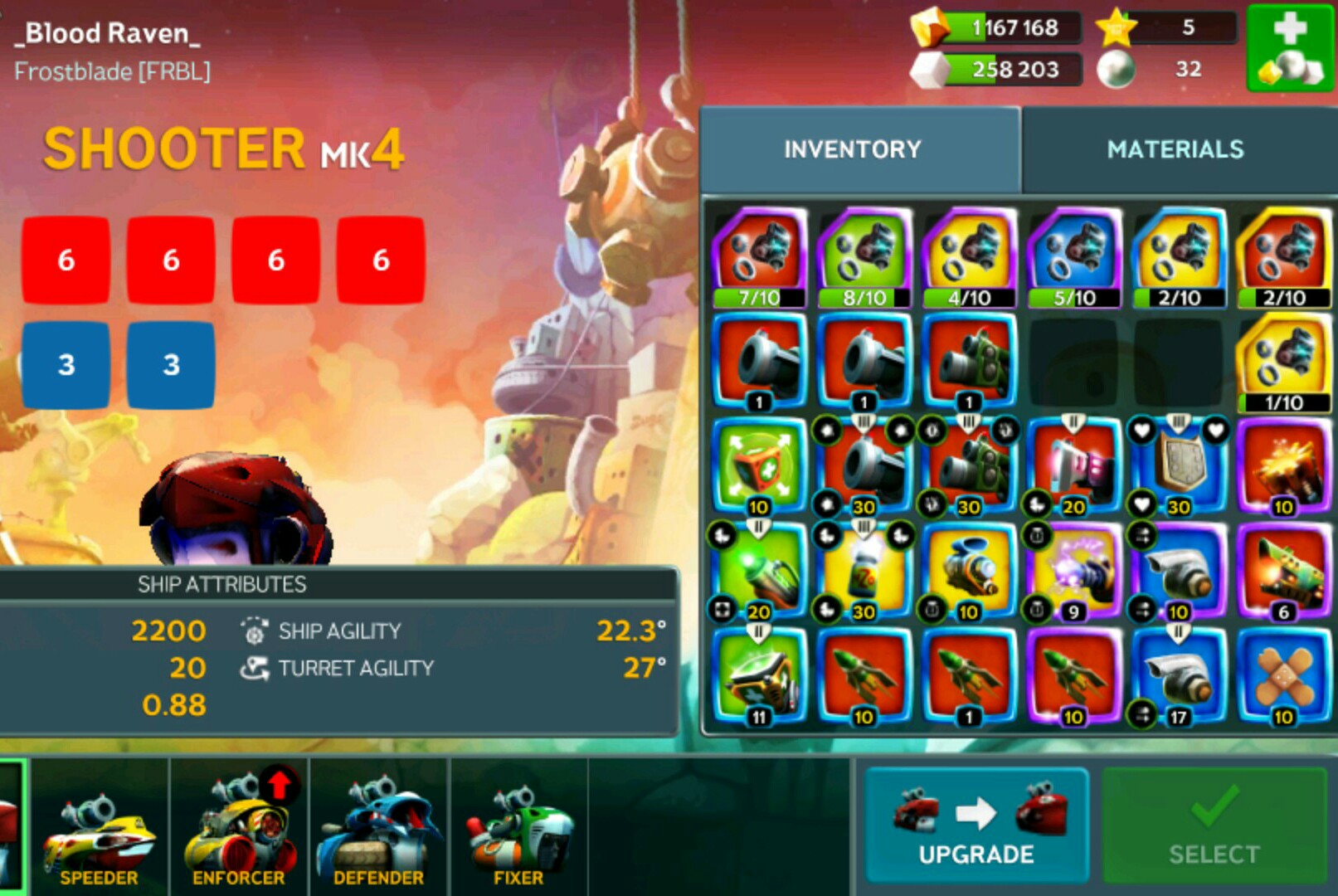Screen dimensions: 1338x896
Task: Choose the Enforcer ship
Action: (x=239, y=830)
